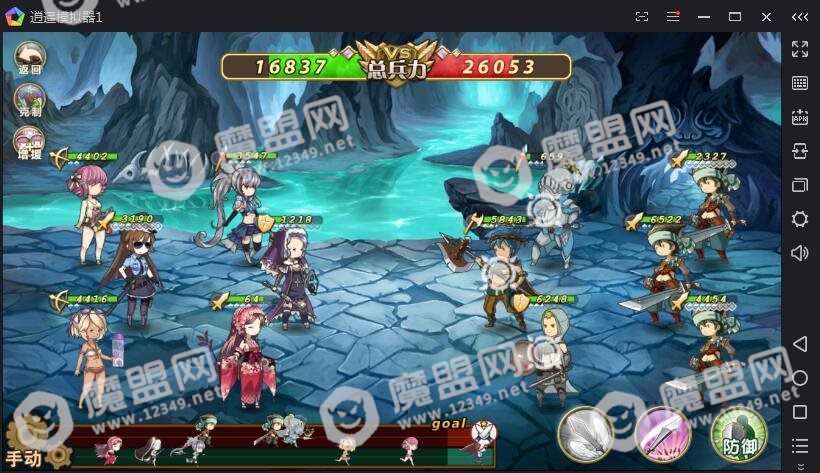The width and height of the screenshot is (820, 473).
Task: Open the 克制 counter chart
Action: [x=30, y=100]
